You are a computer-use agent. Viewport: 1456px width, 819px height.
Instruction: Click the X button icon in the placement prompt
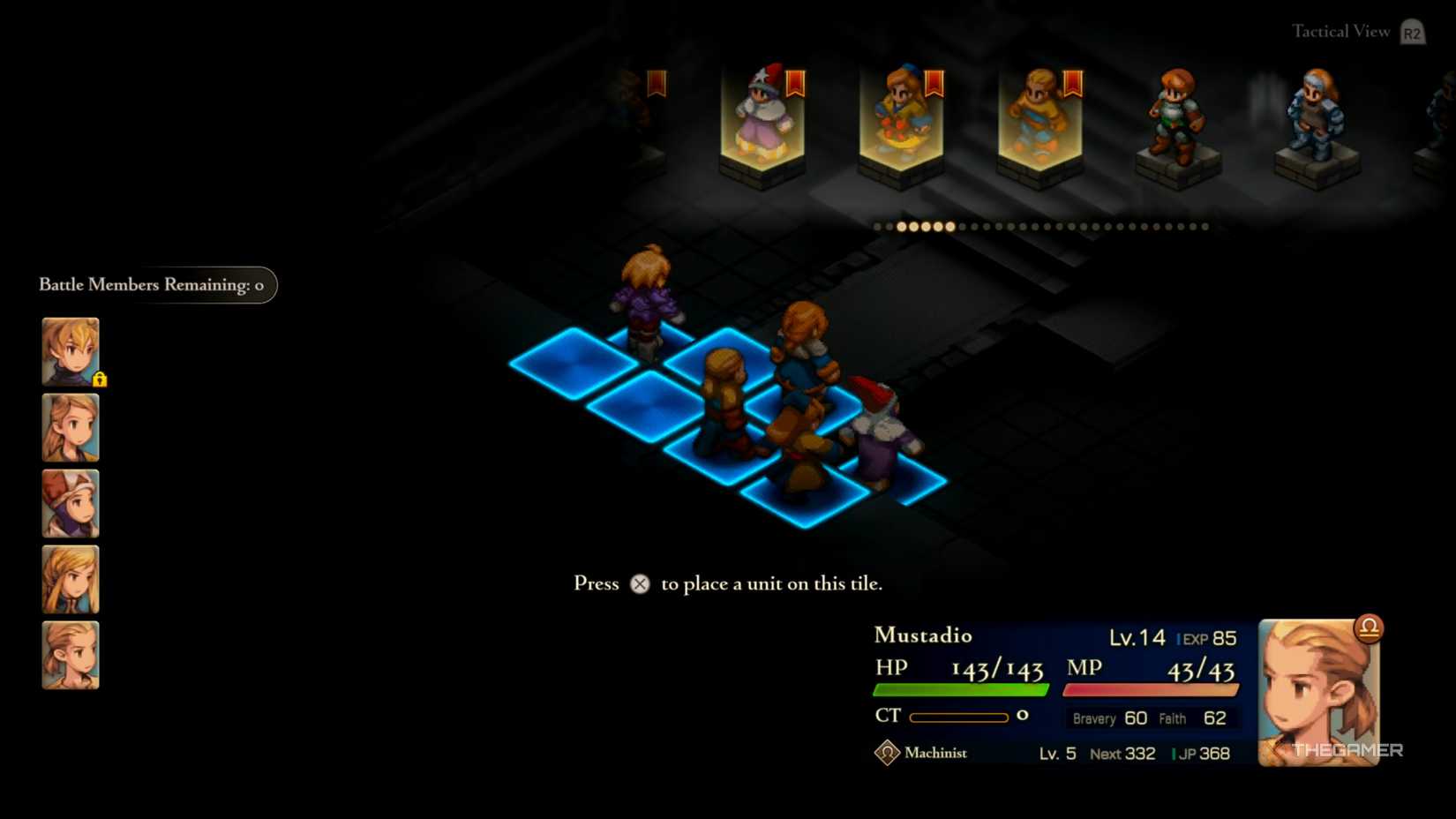(x=640, y=583)
